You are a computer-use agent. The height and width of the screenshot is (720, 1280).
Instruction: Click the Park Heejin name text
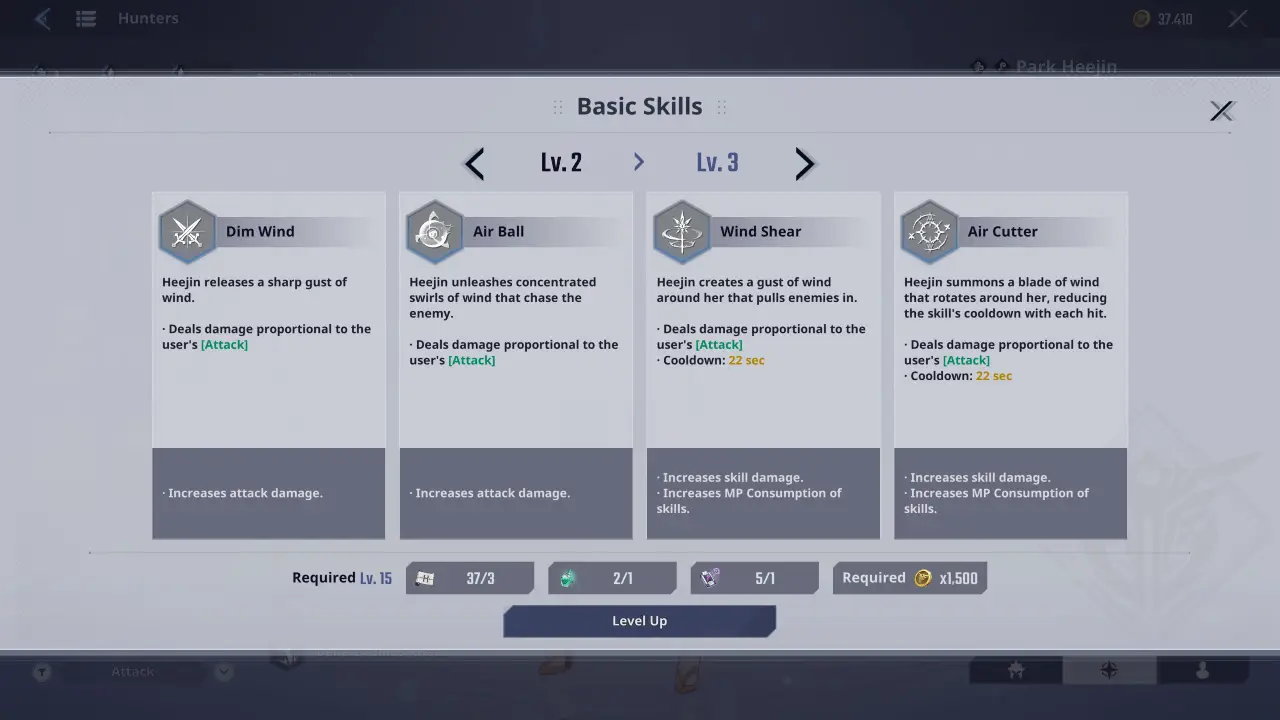click(x=1064, y=67)
